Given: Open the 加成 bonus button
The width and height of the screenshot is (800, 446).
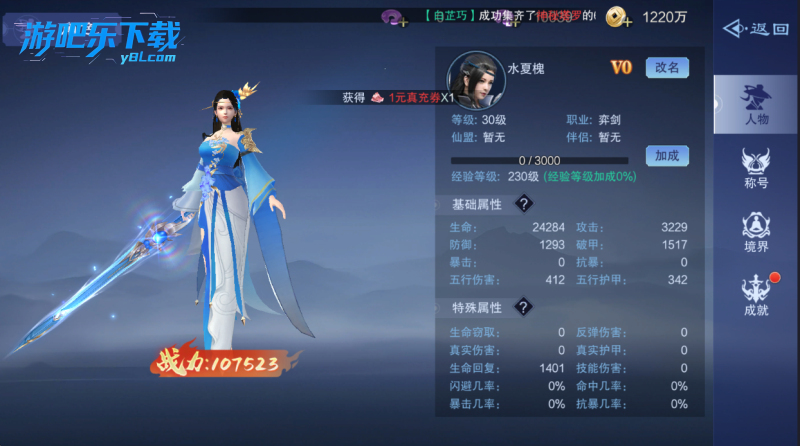Looking at the screenshot, I should point(667,156).
